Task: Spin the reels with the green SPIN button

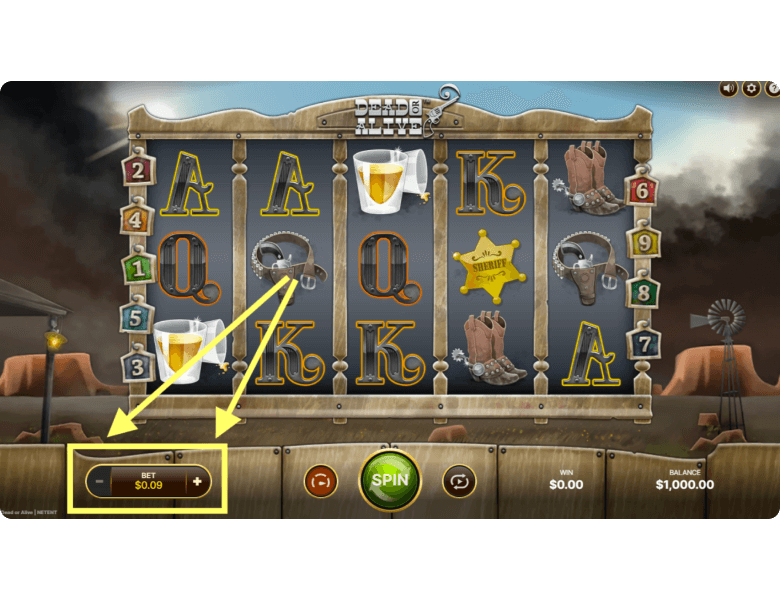Action: click(390, 480)
